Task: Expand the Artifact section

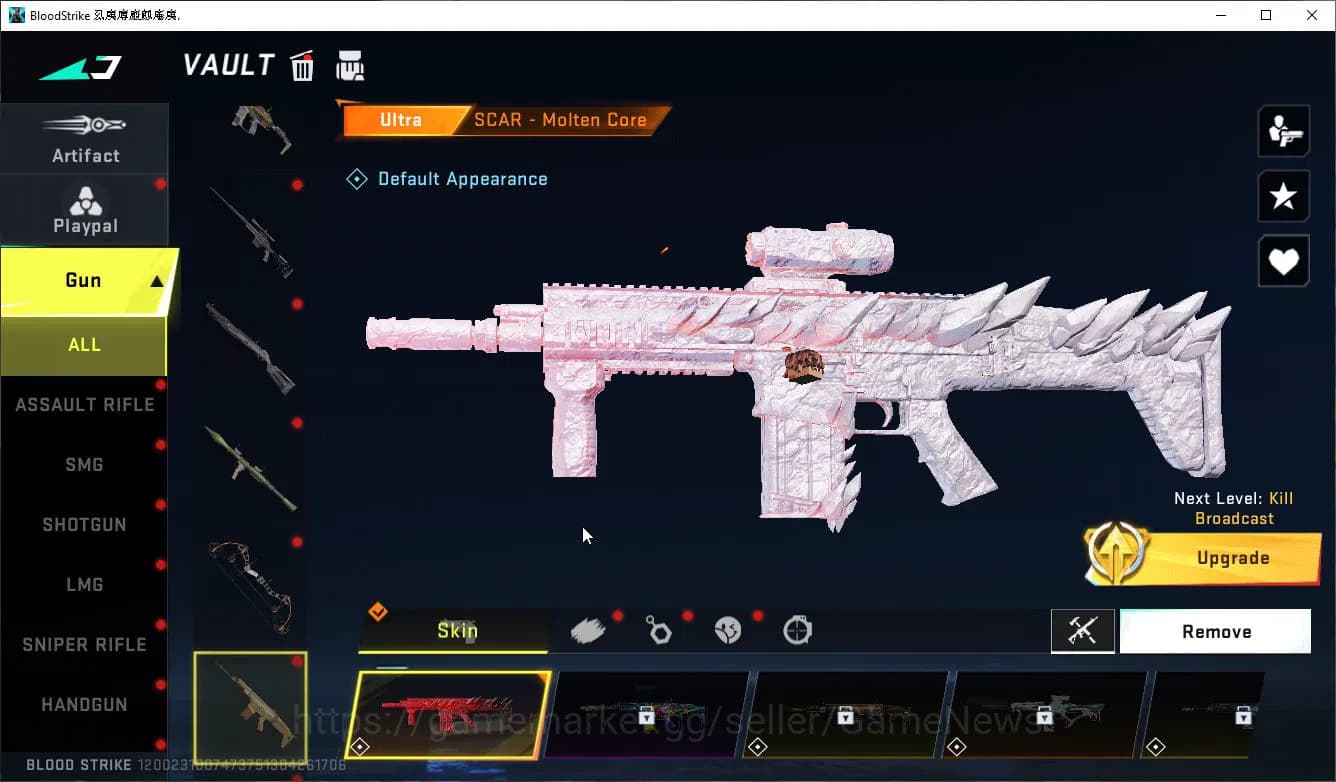Action: 85,138
